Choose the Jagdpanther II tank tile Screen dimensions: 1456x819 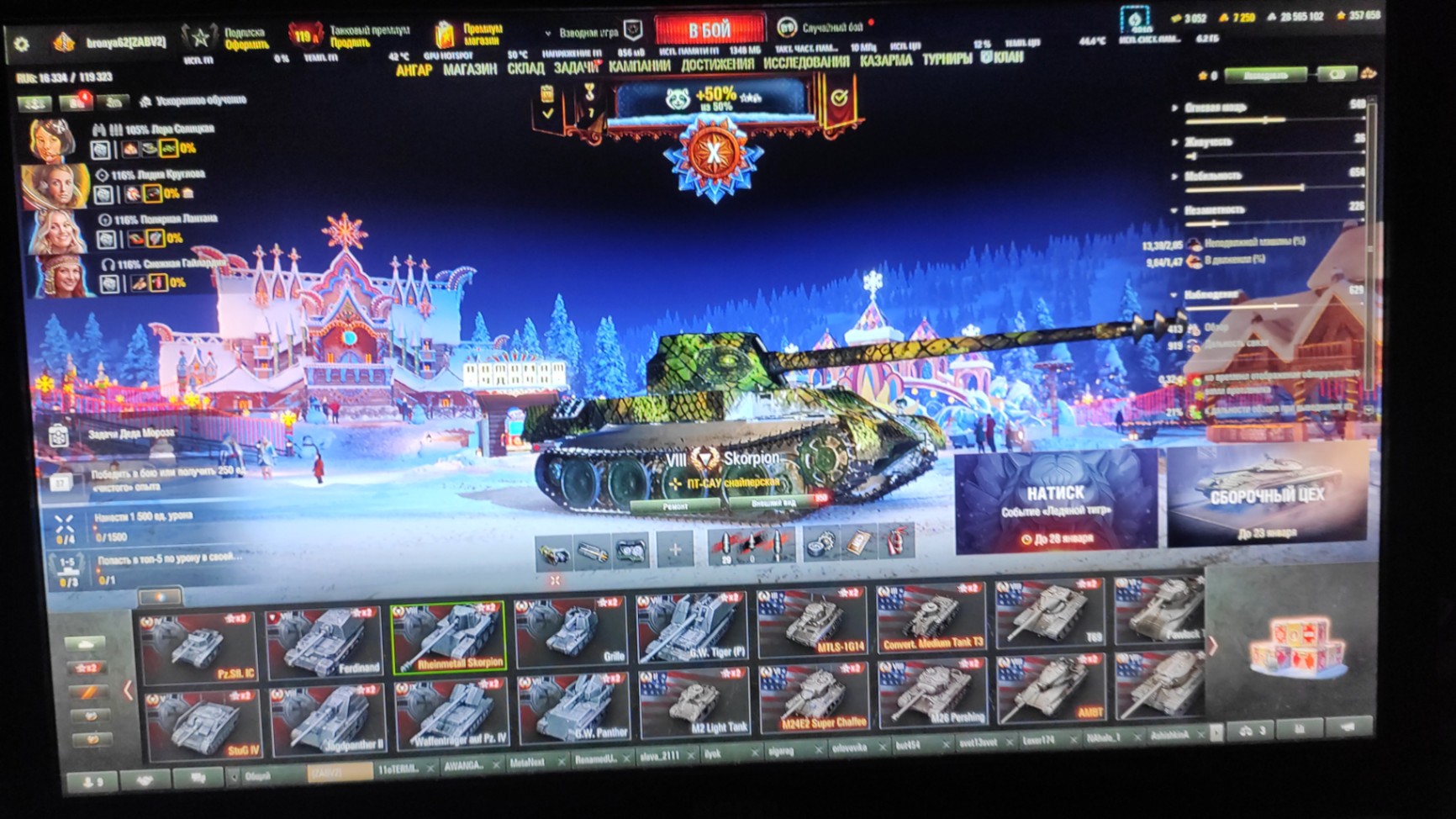[x=328, y=717]
